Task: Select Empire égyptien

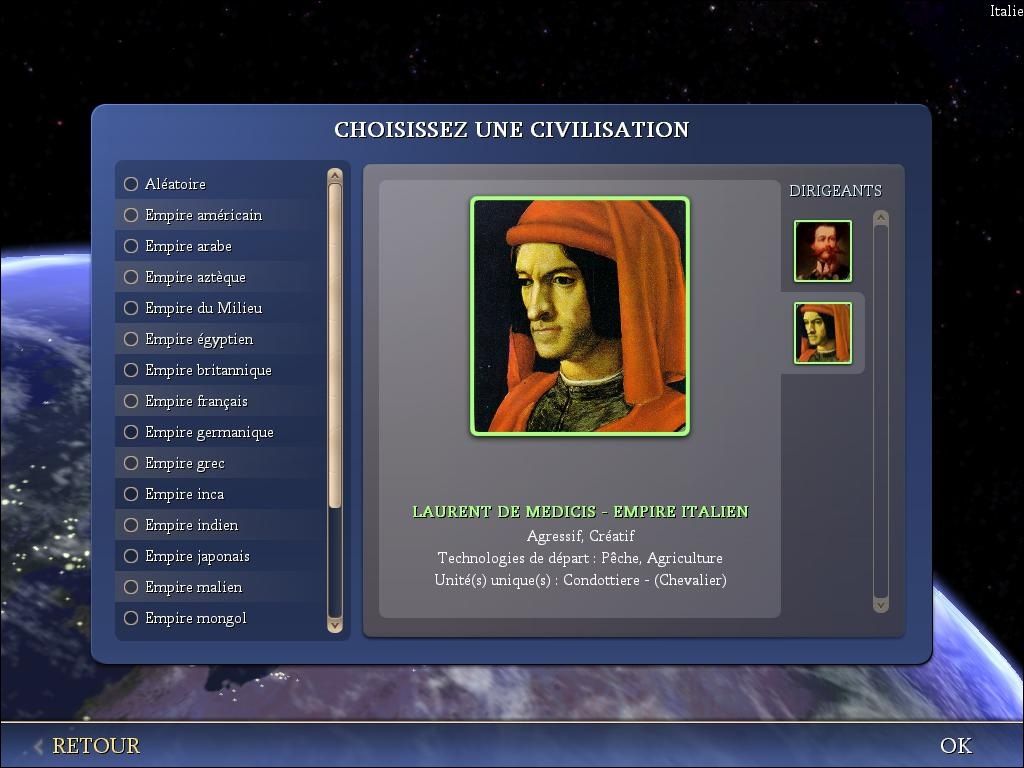Action: 131,339
